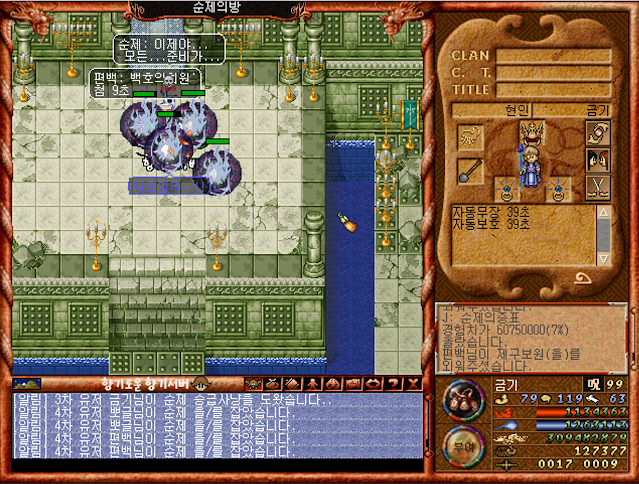This screenshot has height=484, width=639.
Task: Click the round 부여 orb button
Action: (464, 445)
